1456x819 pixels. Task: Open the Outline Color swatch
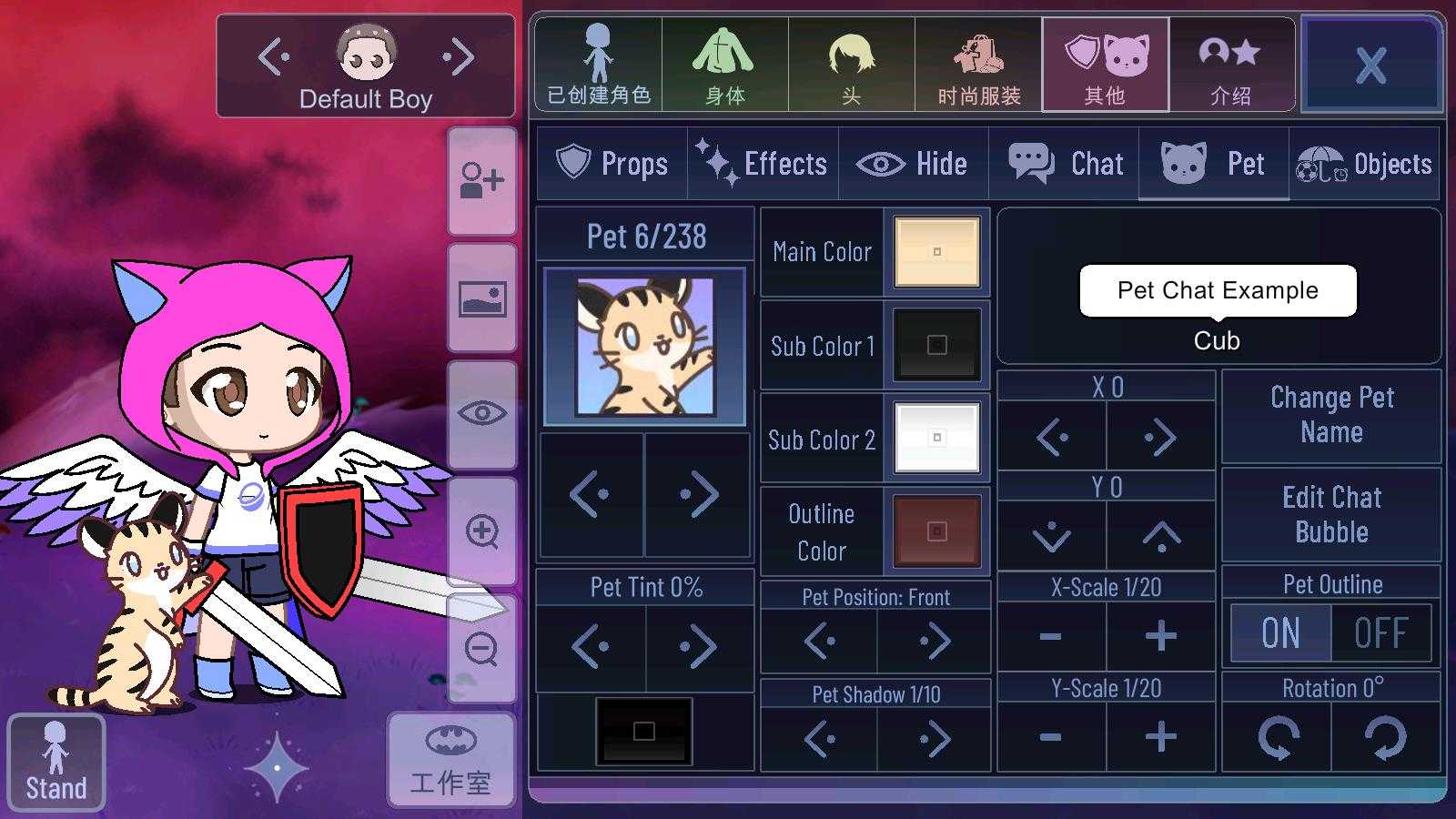[x=936, y=531]
